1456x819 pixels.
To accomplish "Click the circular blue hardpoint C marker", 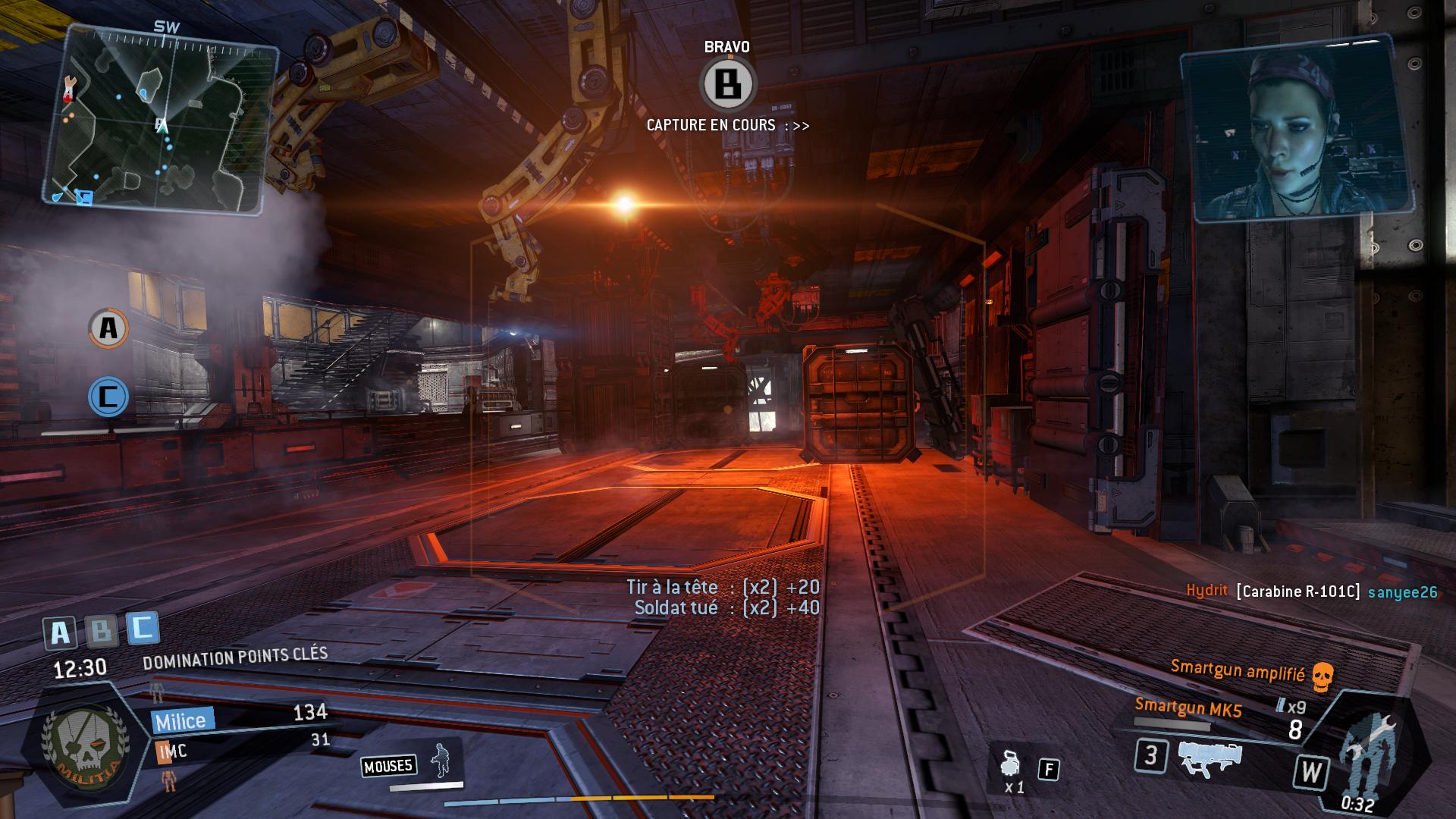I will [108, 397].
